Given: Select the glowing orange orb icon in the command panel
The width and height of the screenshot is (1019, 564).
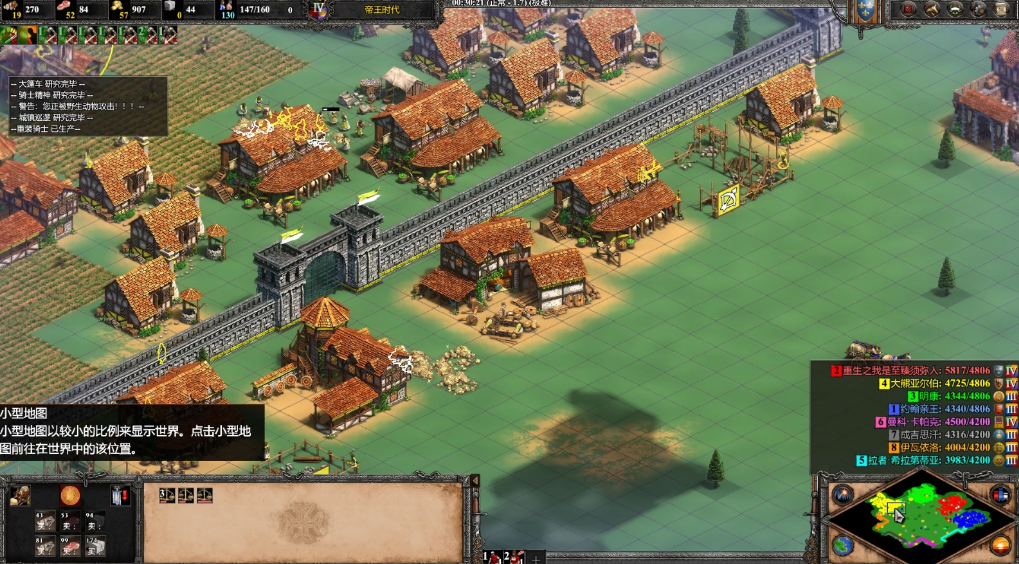Looking at the screenshot, I should tap(69, 495).
